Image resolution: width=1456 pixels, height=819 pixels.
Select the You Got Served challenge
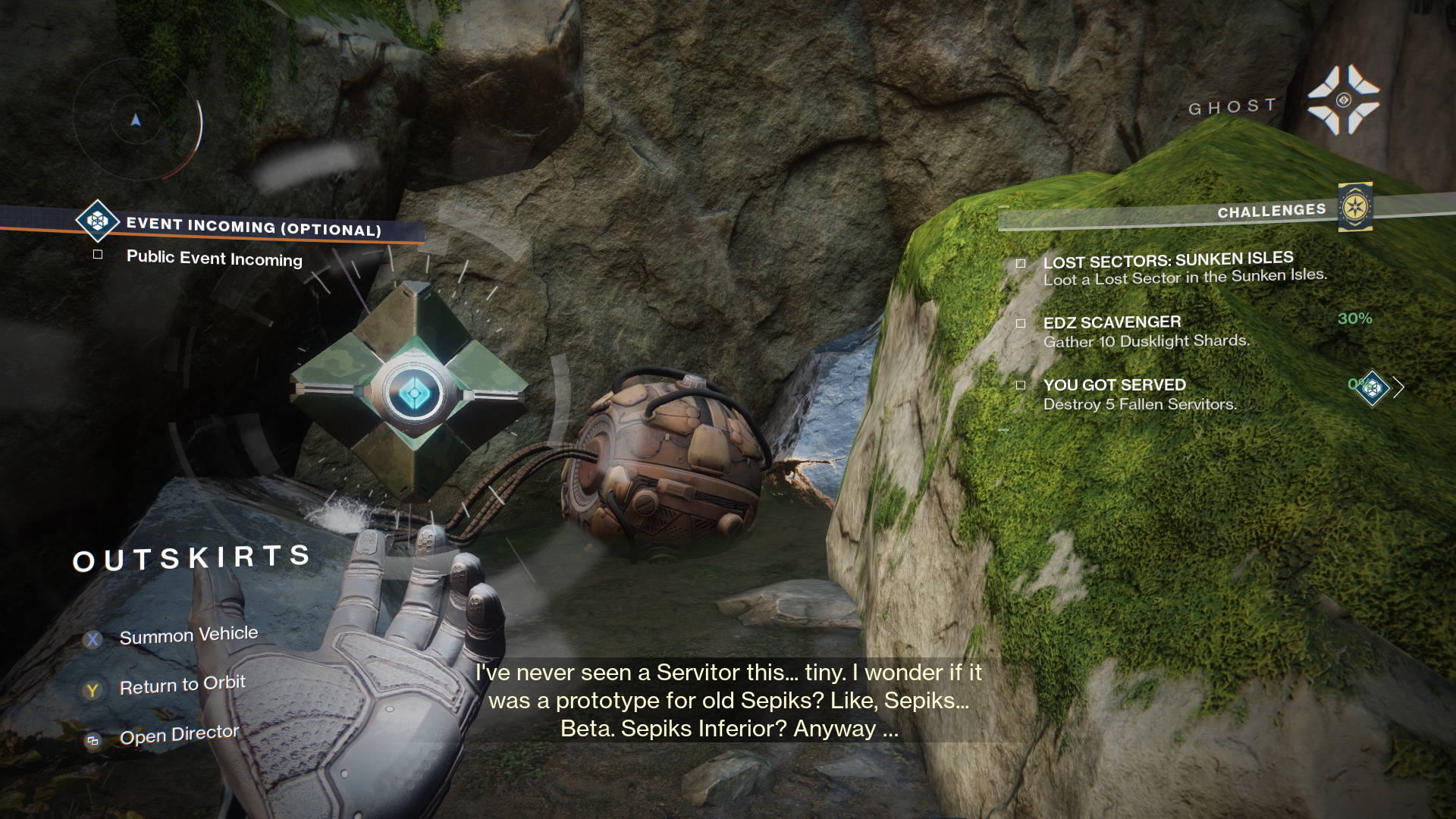tap(1114, 385)
